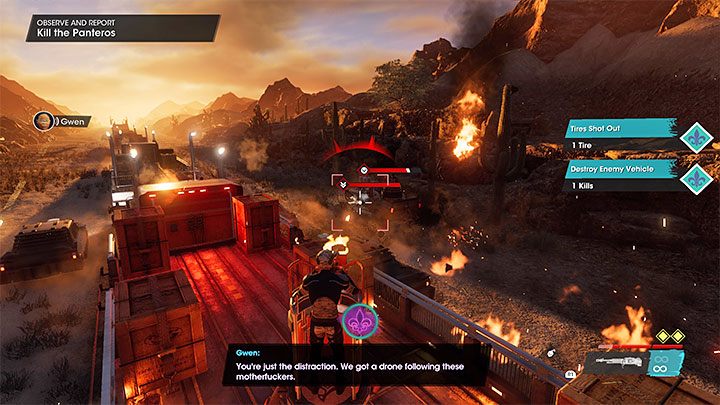Select Gwen's portrait icon
Image resolution: width=720 pixels, height=405 pixels.
(44, 121)
